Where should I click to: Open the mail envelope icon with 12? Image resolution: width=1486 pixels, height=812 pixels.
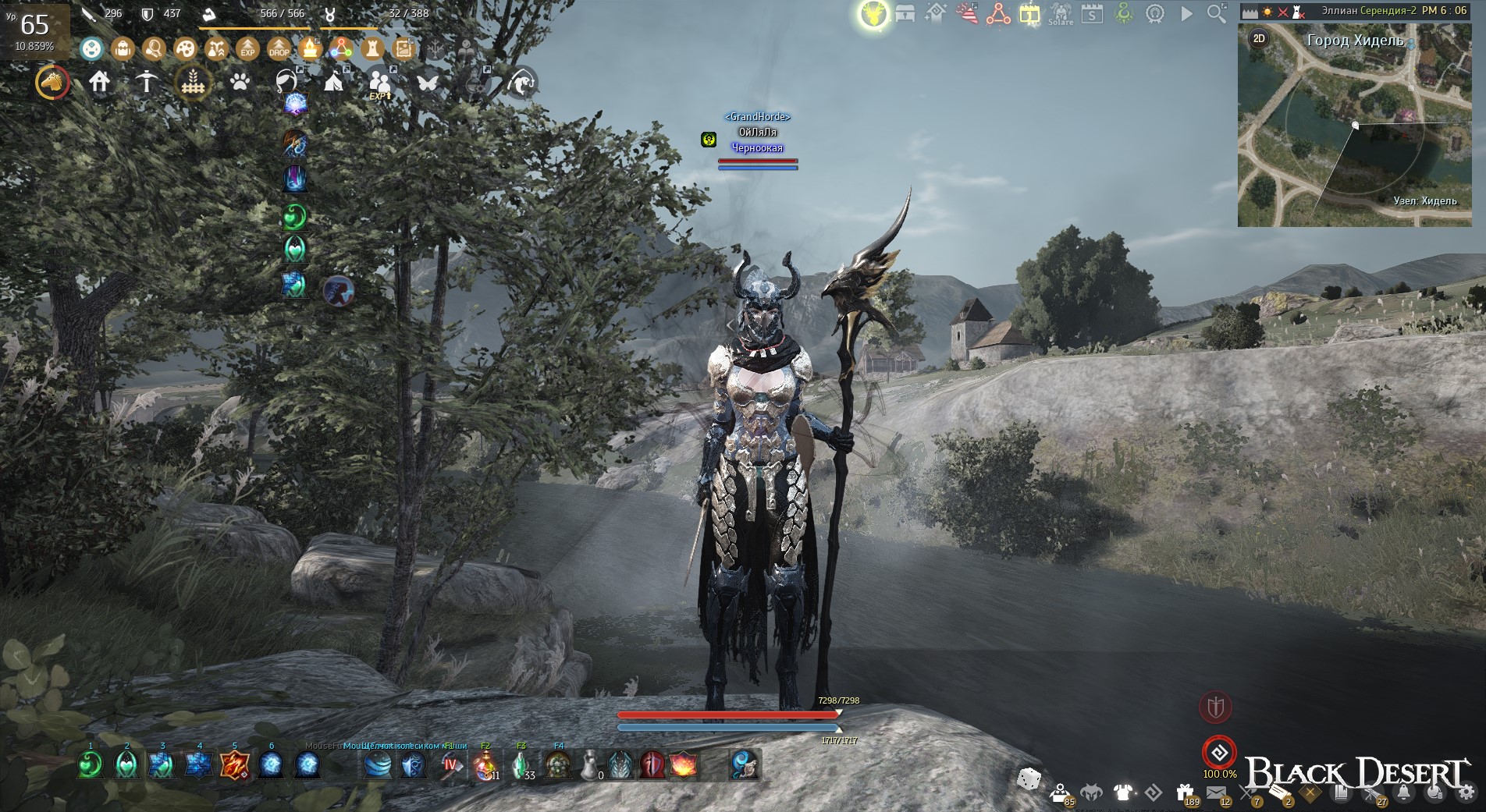click(x=1216, y=793)
